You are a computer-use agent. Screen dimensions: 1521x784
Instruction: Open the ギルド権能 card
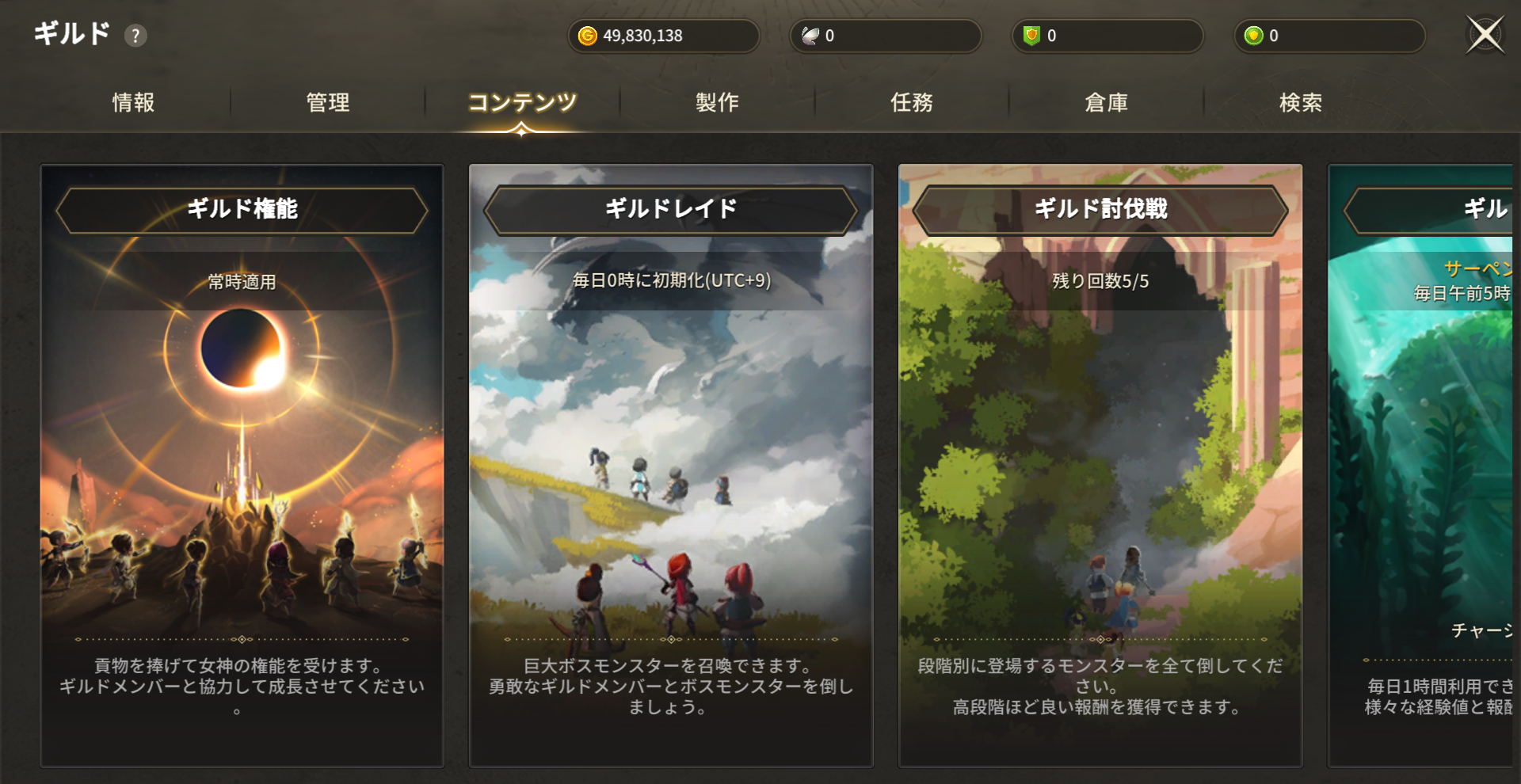coord(242,466)
